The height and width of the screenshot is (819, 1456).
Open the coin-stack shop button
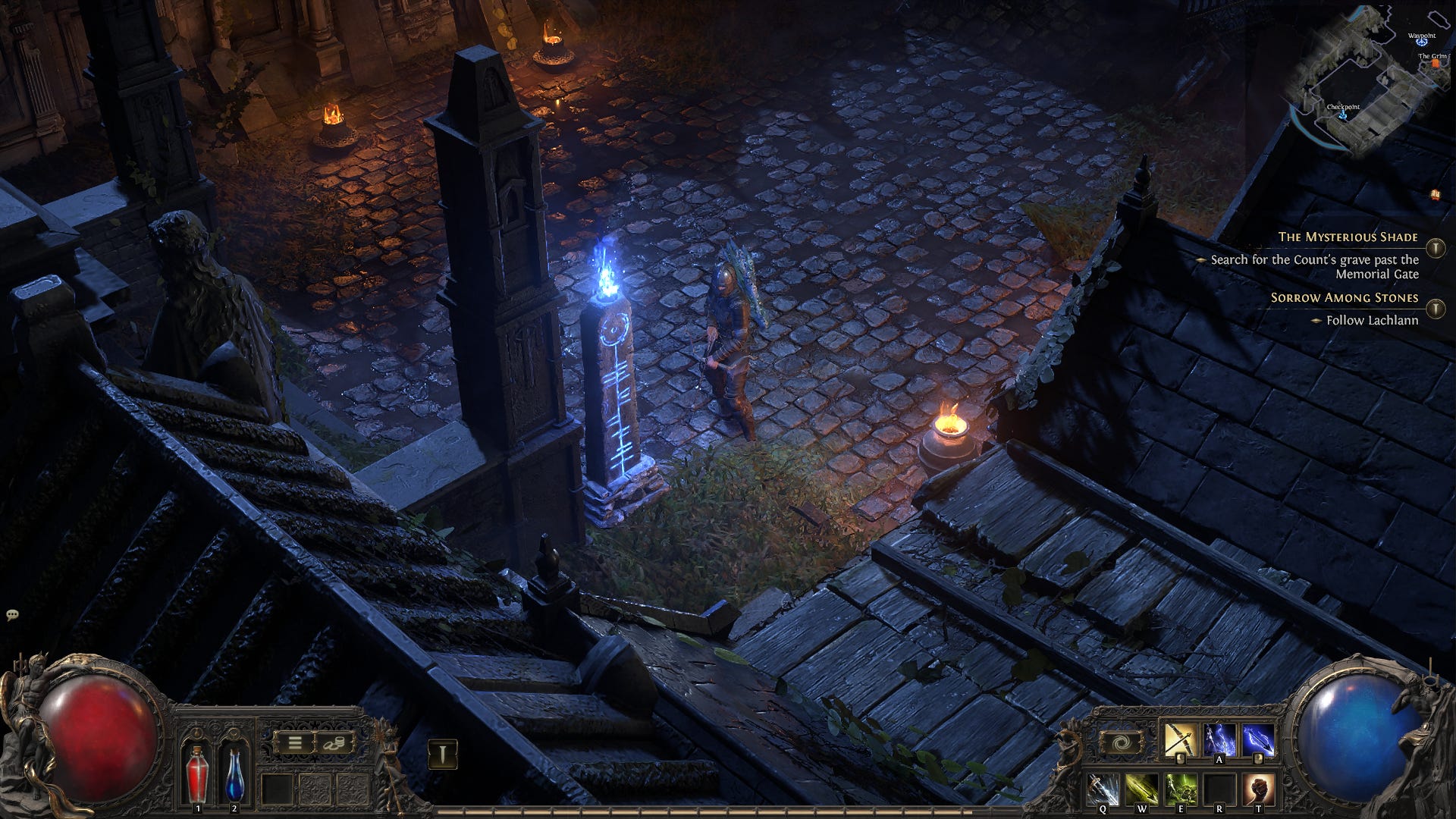point(334,742)
